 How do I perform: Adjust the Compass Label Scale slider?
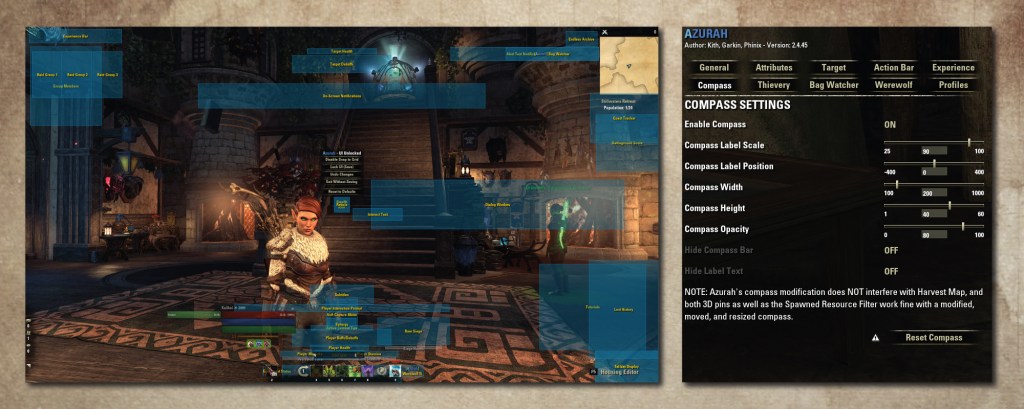968,142
